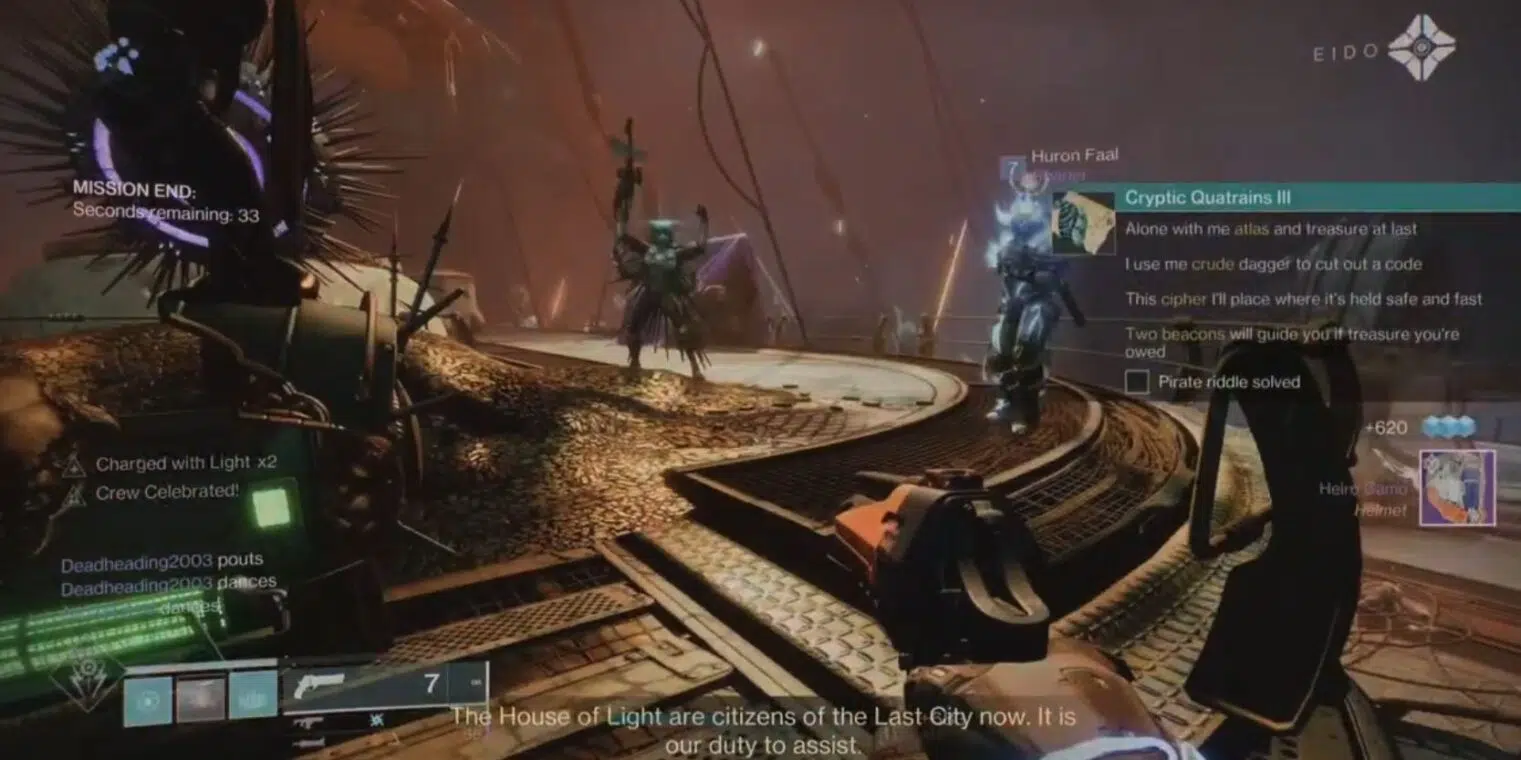Click the Ghost icon beside EIDO

pyautogui.click(x=1421, y=47)
